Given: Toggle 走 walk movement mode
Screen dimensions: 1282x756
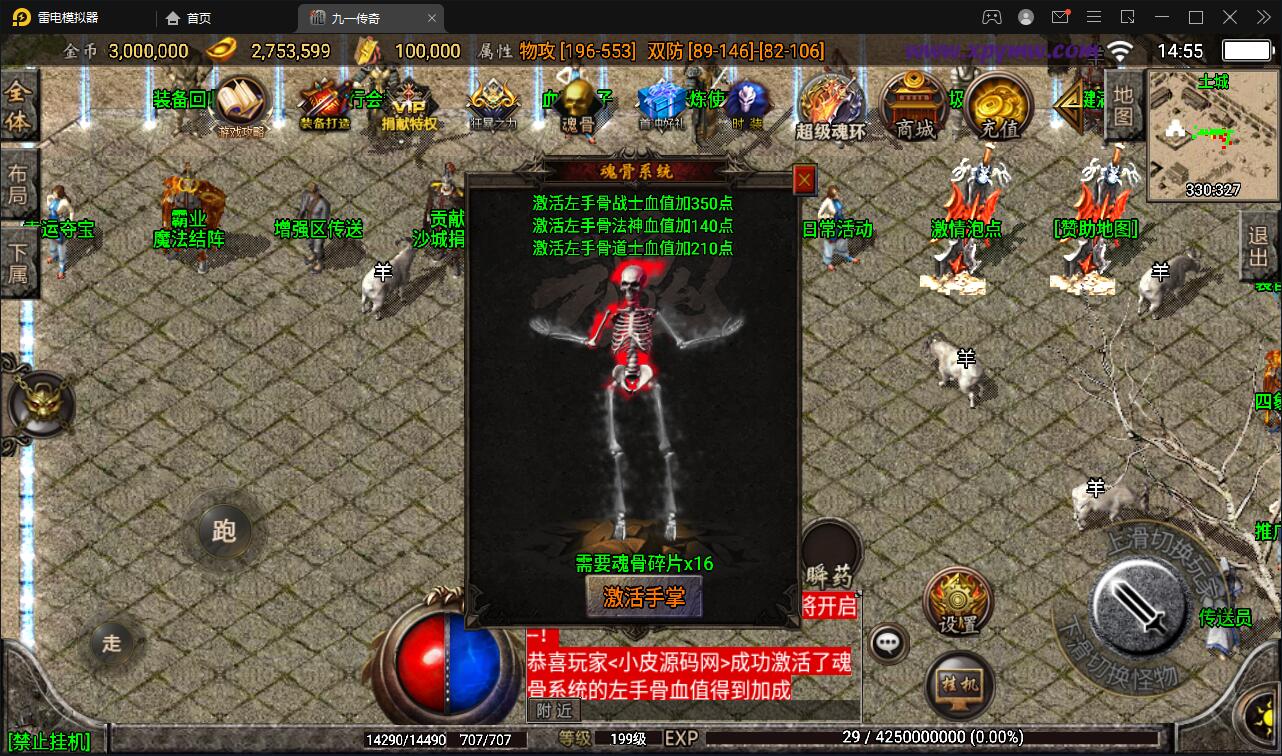Looking at the screenshot, I should (111, 644).
